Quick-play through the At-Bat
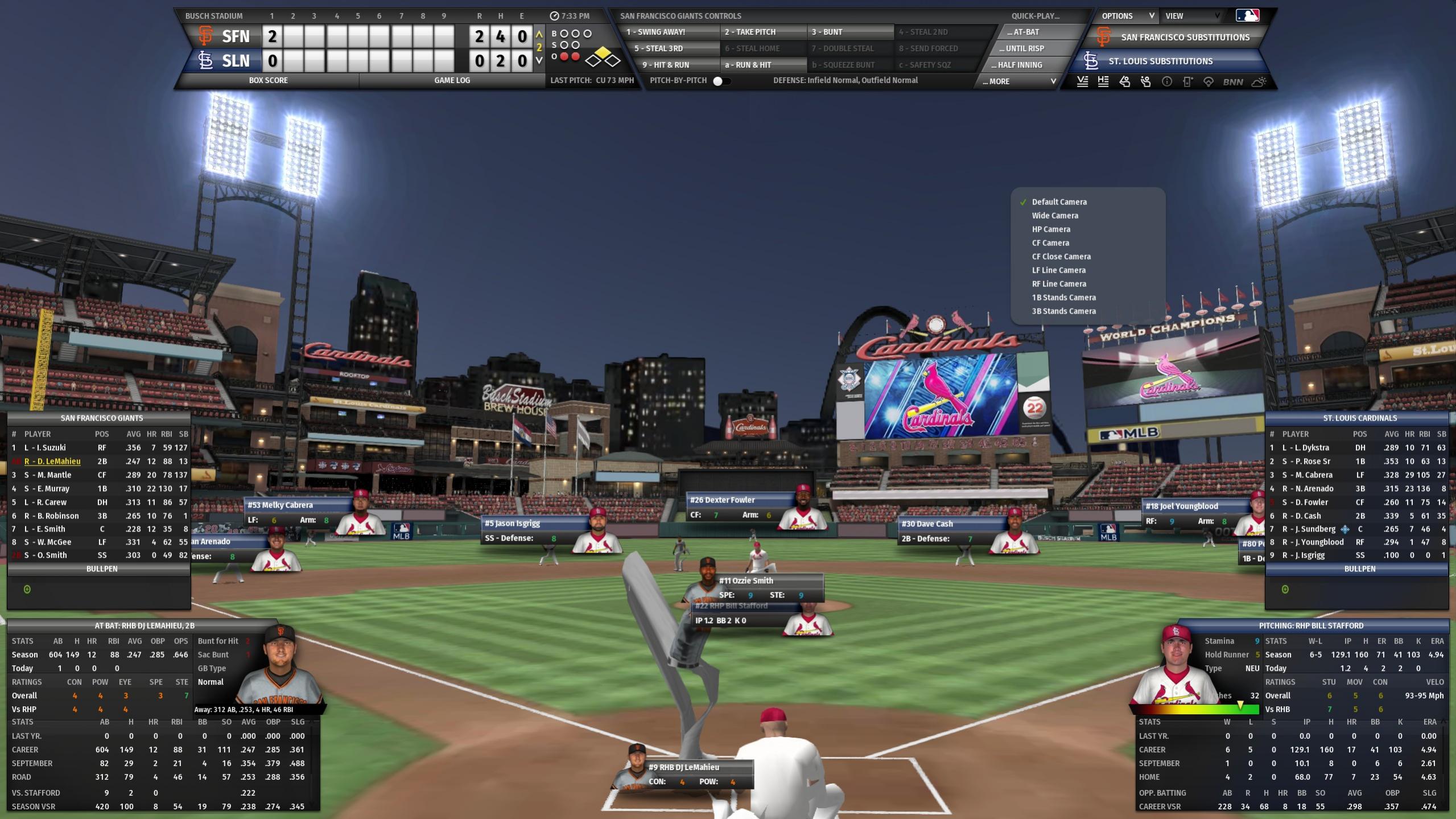Viewport: 1456px width, 819px height. pos(1023,32)
